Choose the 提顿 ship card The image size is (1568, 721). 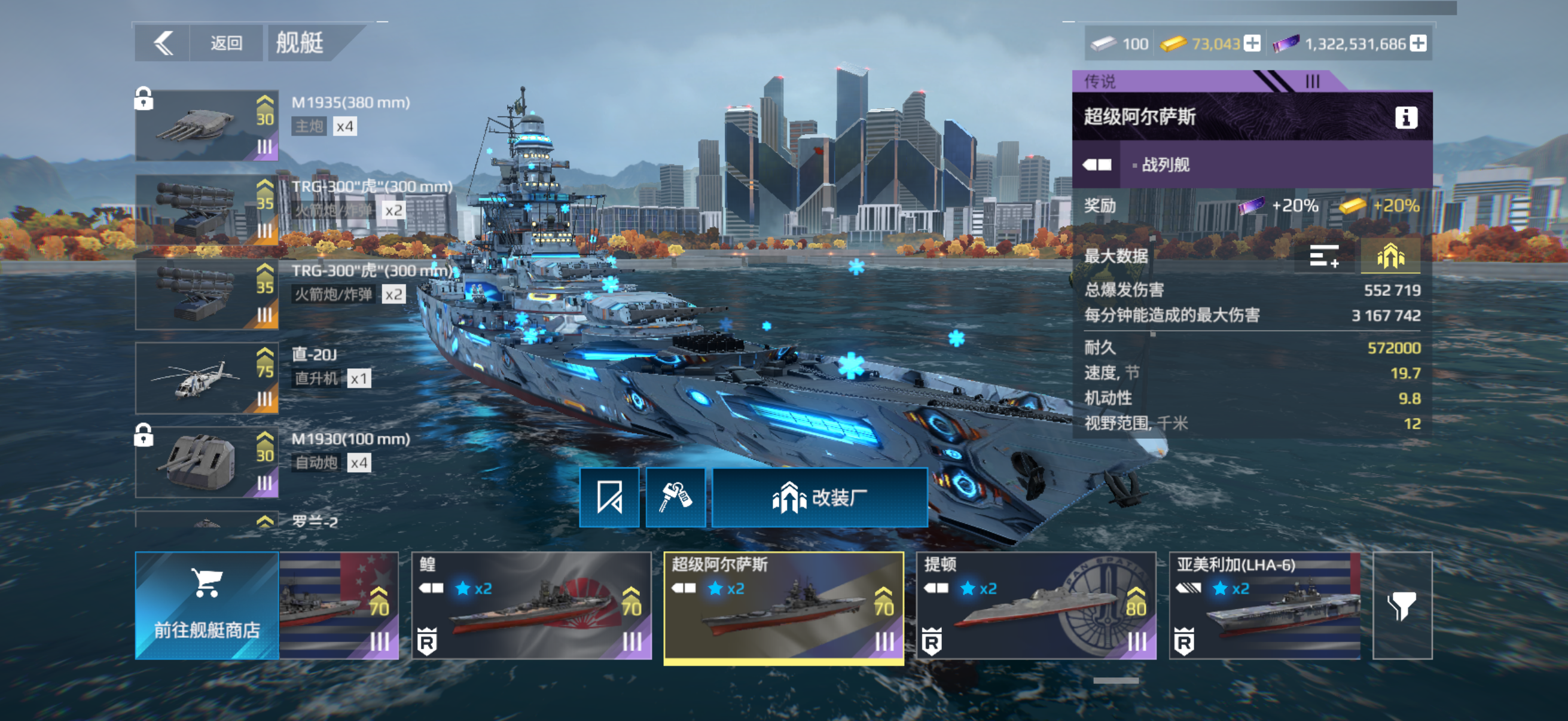[1035, 606]
